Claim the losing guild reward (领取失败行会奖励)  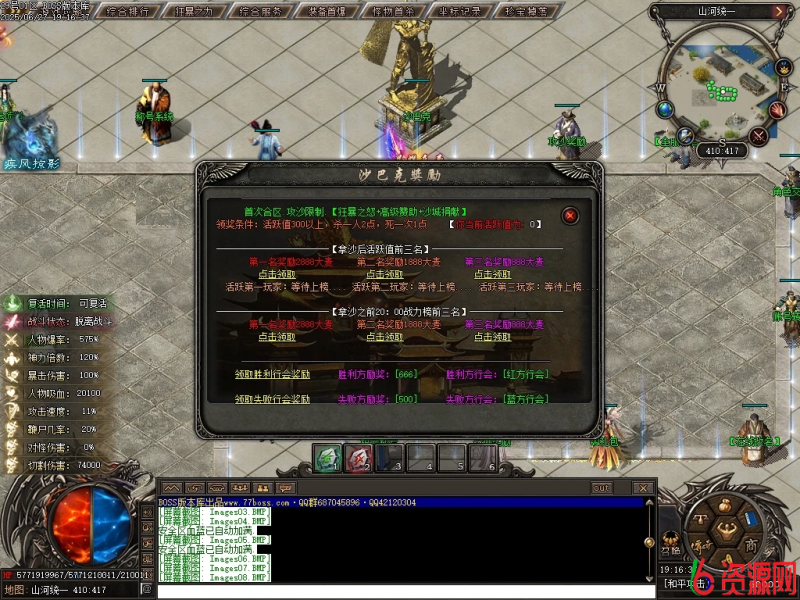tap(272, 399)
